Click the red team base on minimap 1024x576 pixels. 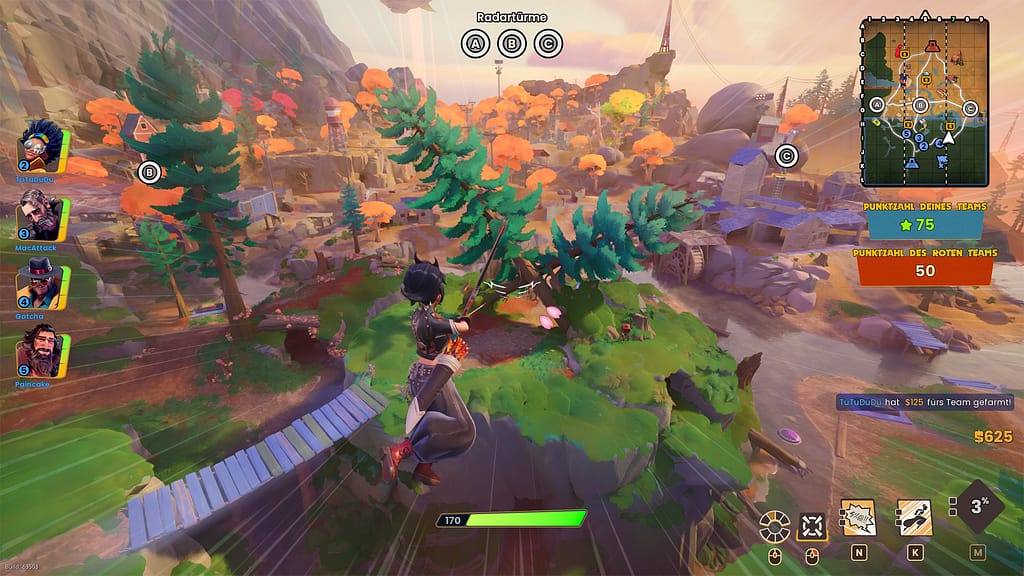click(x=932, y=45)
